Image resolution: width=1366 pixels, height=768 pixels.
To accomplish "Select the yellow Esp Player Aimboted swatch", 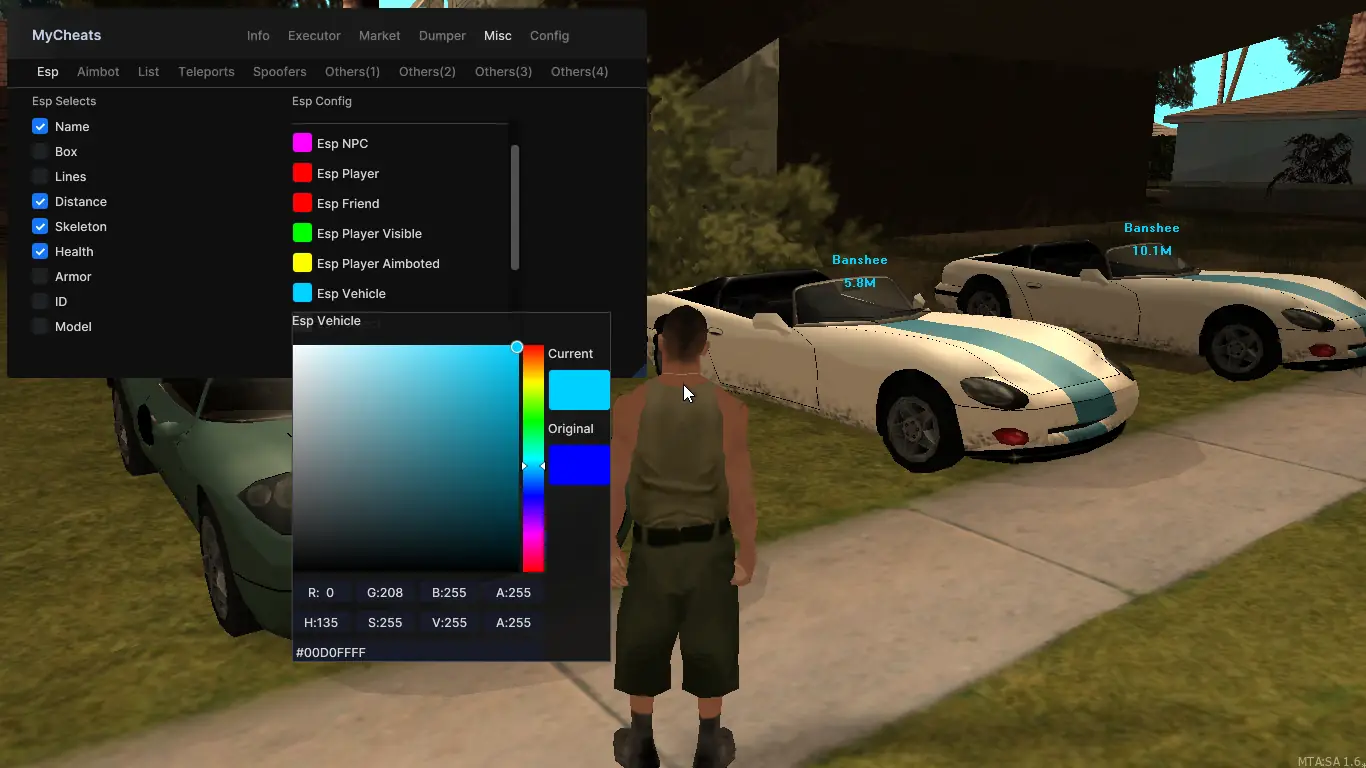I will 302,263.
